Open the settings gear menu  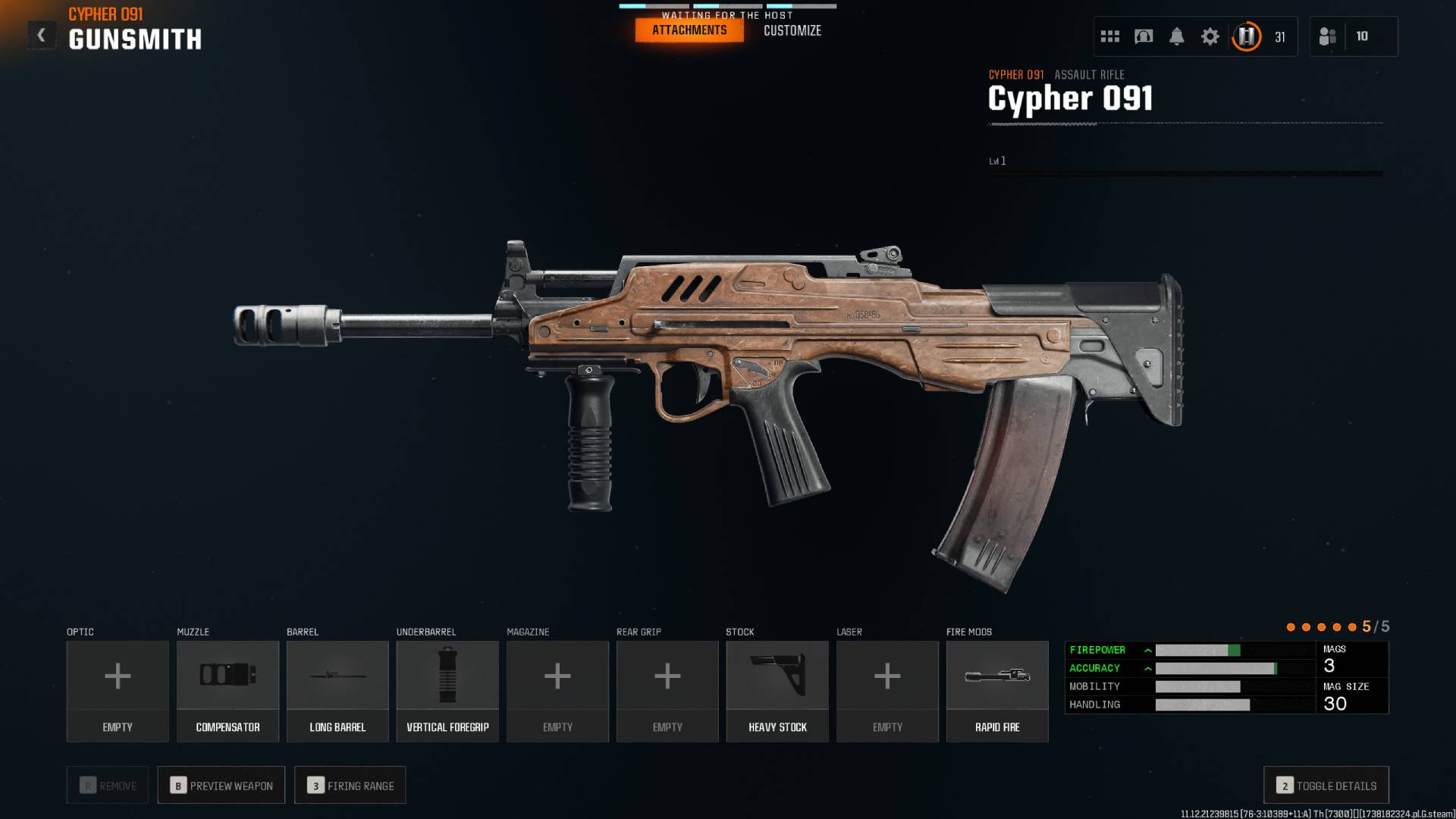(x=1210, y=36)
